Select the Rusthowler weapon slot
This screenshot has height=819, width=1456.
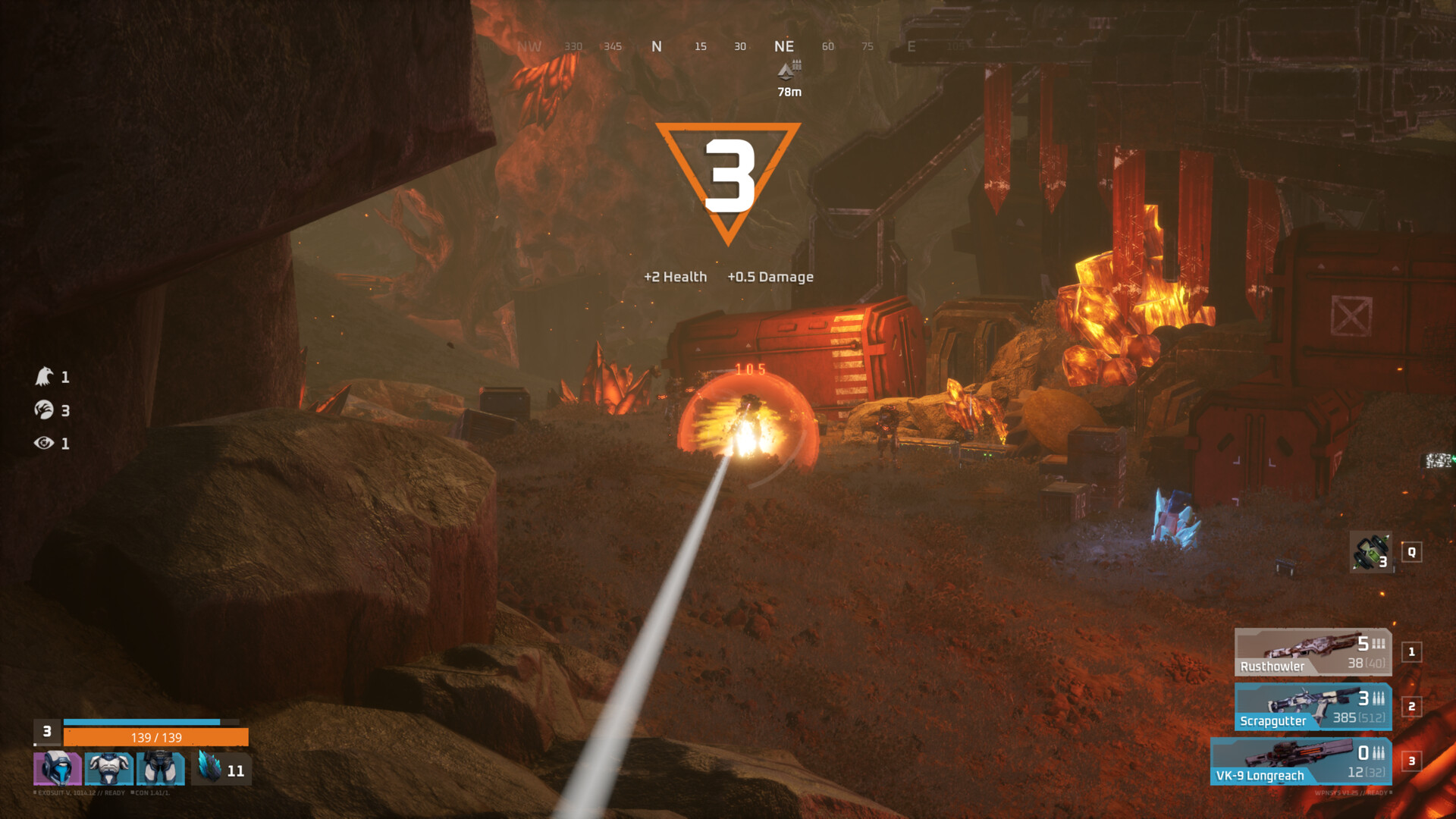click(x=1313, y=652)
